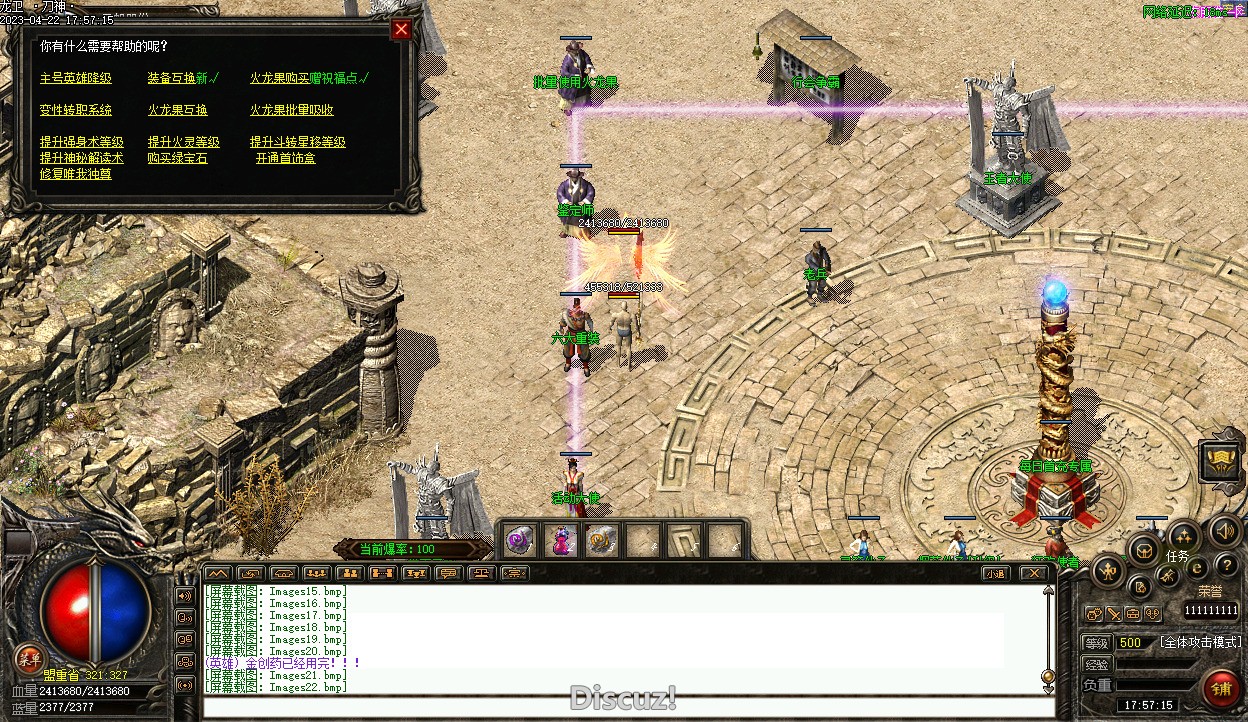
Task: Open the 菜单 button beside the orb
Action: pyautogui.click(x=29, y=658)
